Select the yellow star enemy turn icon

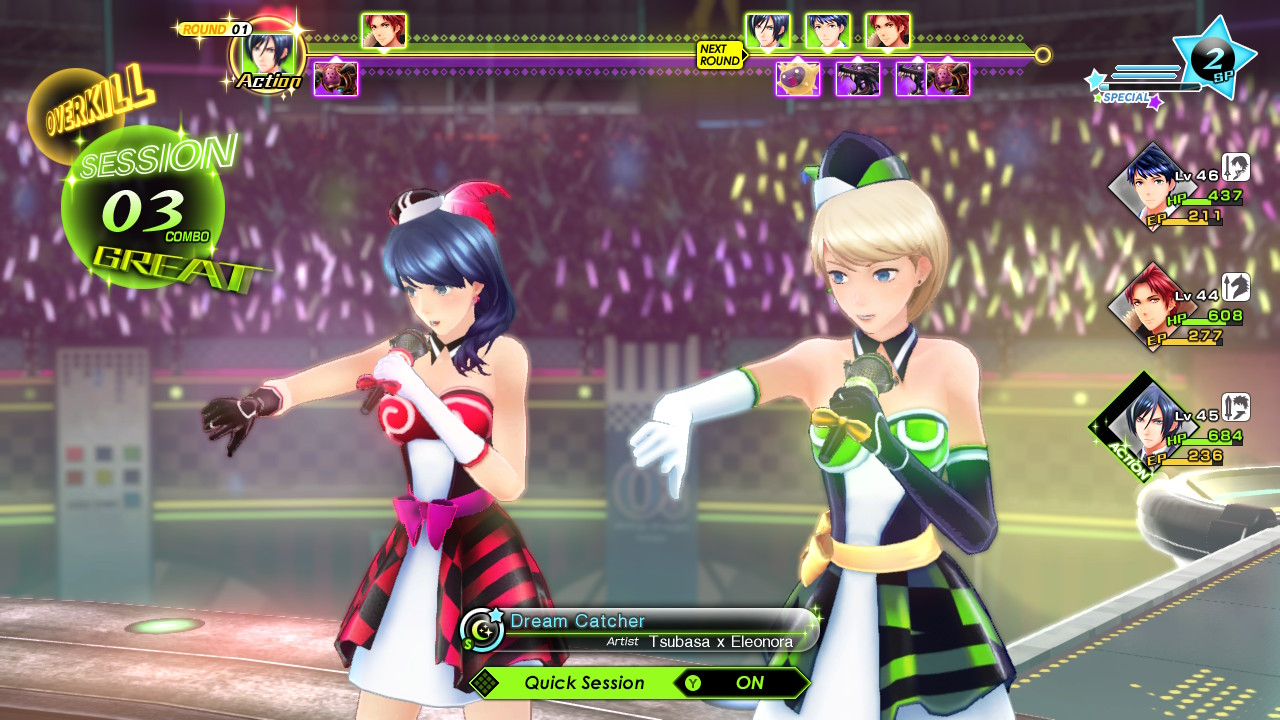[x=797, y=79]
